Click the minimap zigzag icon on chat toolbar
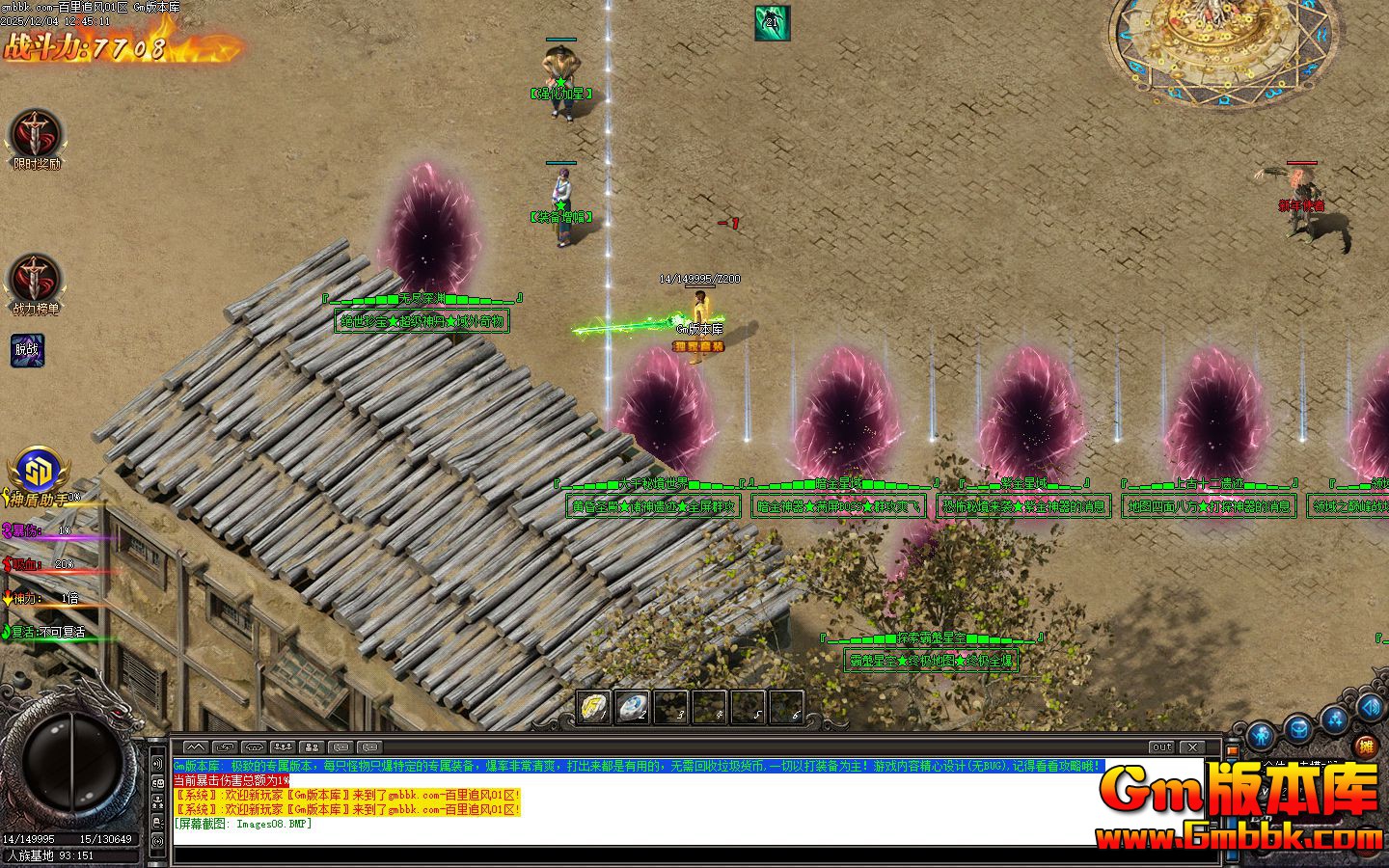This screenshot has width=1389, height=868. click(196, 746)
